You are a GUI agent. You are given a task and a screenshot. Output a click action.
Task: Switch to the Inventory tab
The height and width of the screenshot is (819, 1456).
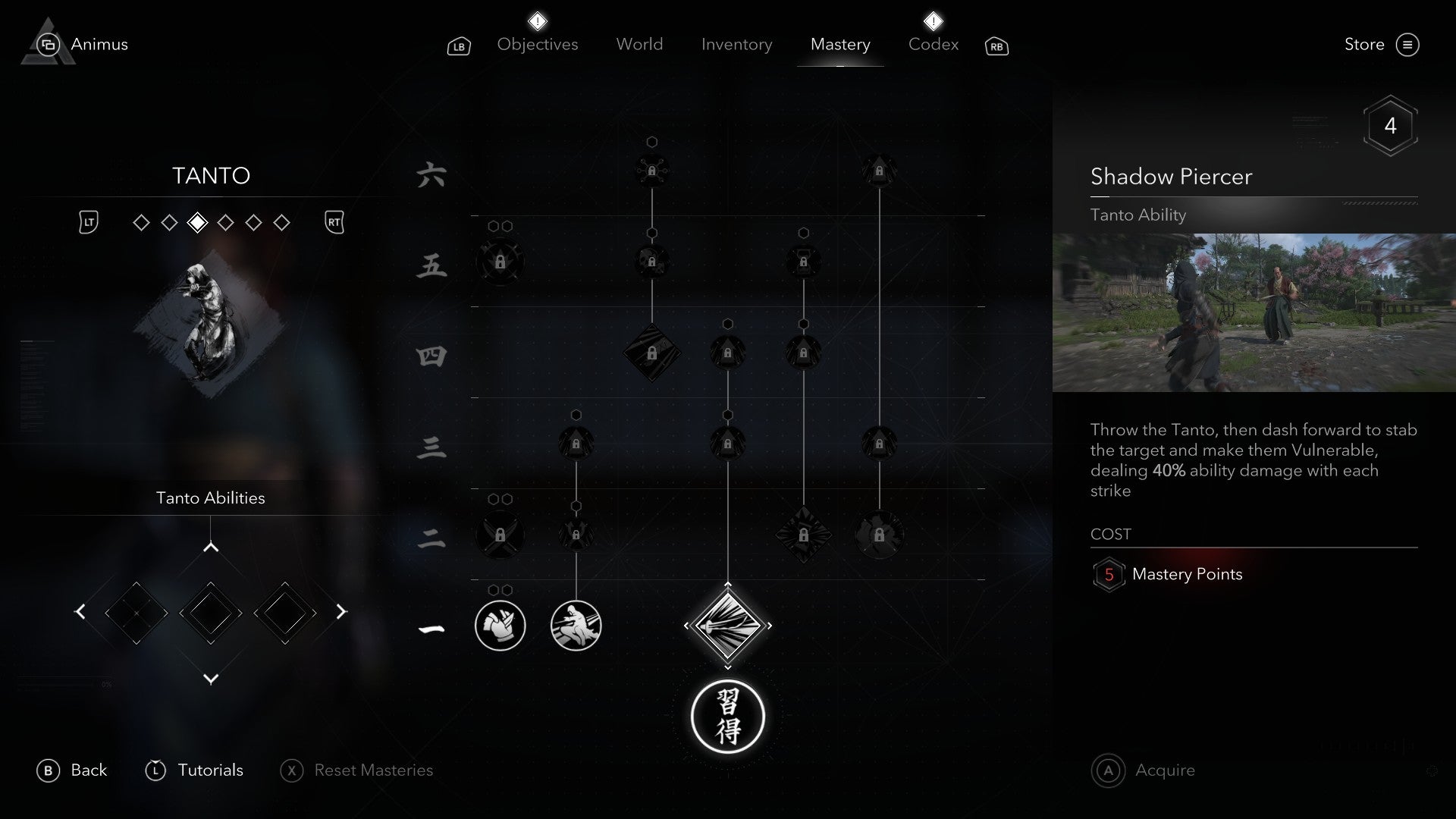click(x=736, y=44)
